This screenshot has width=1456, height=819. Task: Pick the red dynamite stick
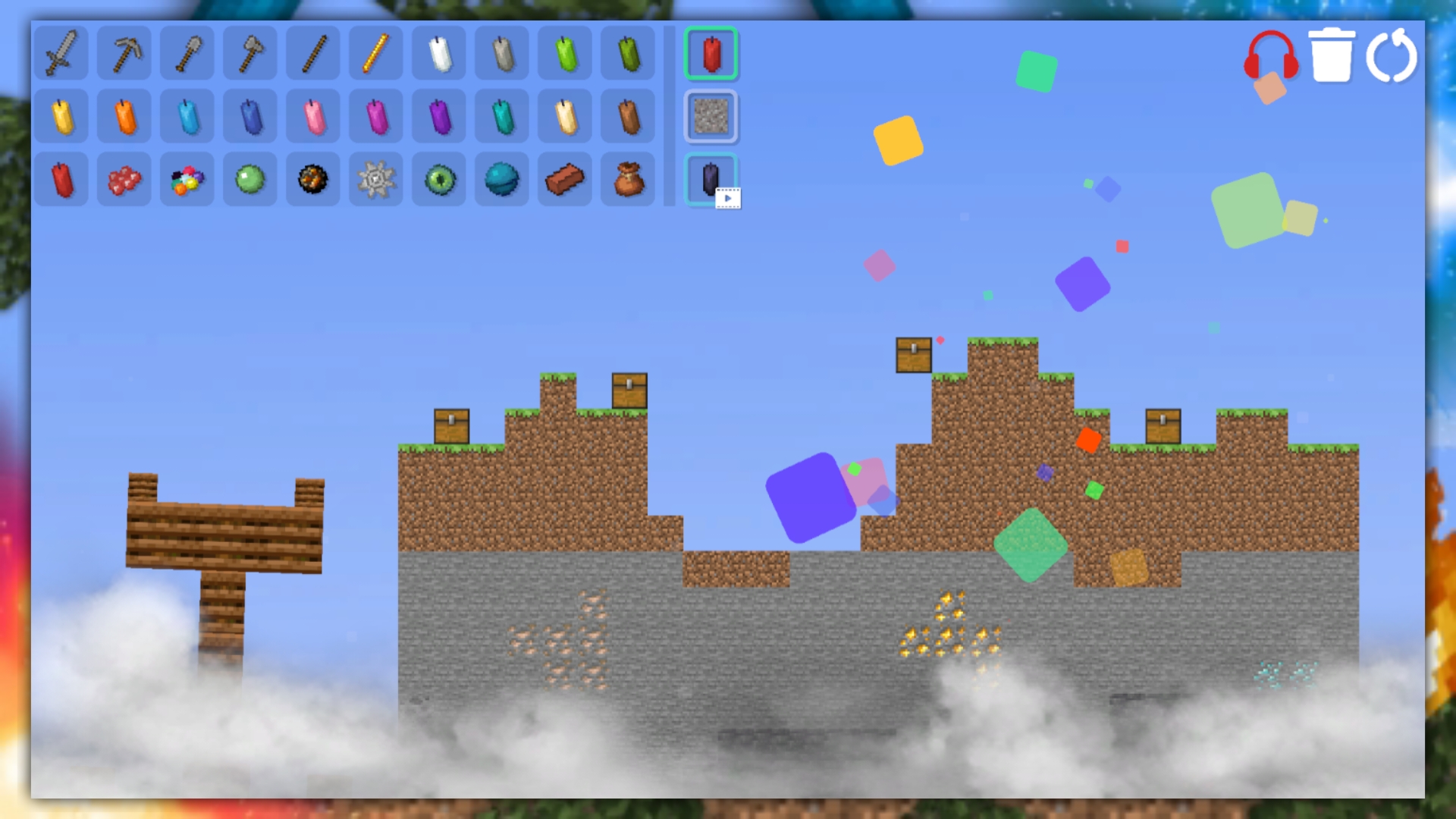[x=61, y=179]
